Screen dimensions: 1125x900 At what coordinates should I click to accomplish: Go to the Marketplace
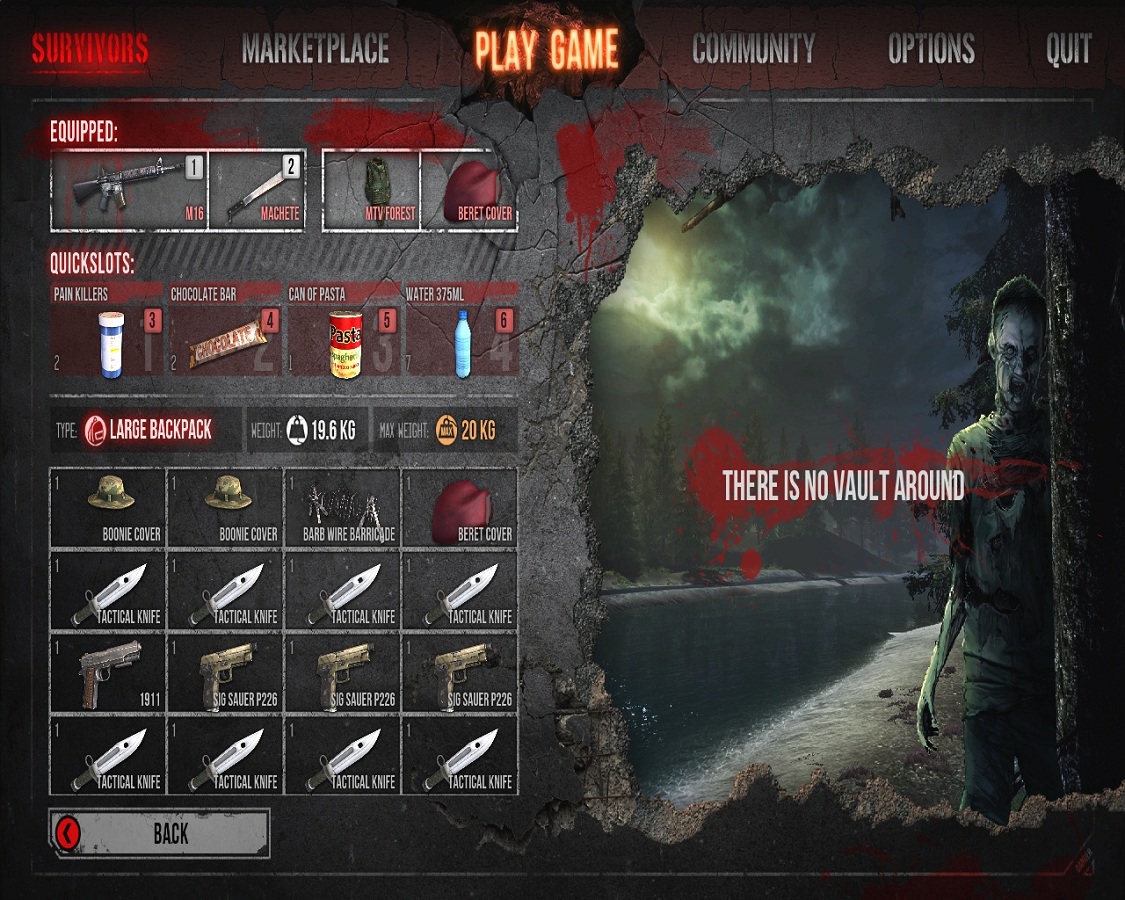pyautogui.click(x=315, y=49)
